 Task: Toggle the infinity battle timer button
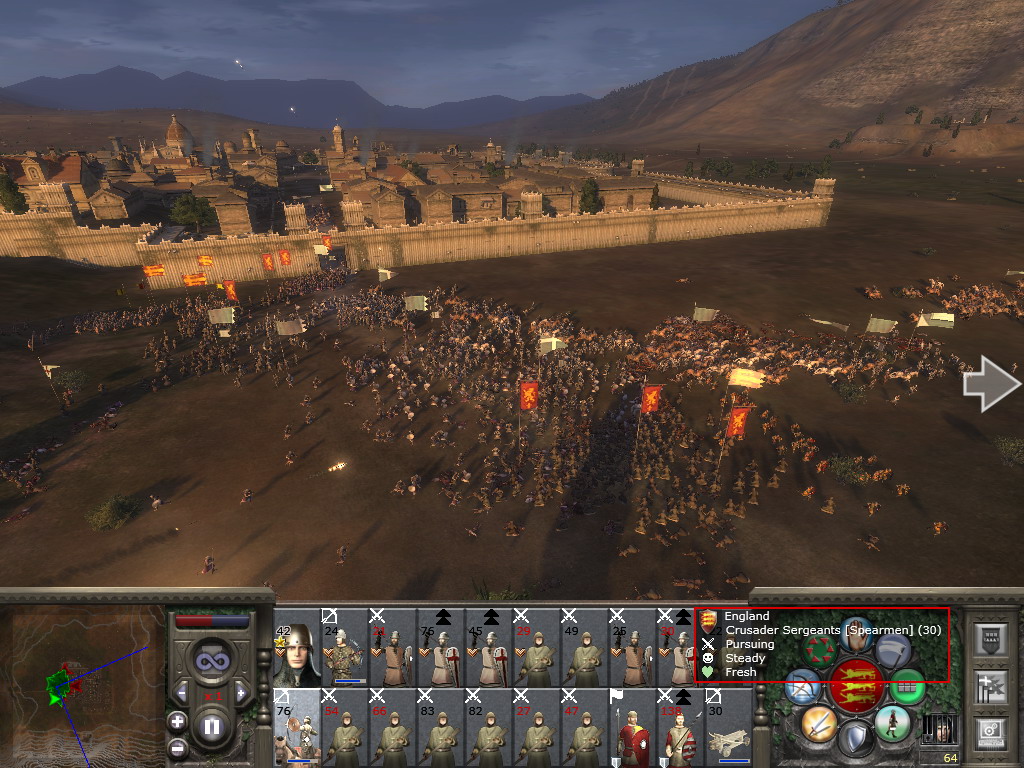211,661
